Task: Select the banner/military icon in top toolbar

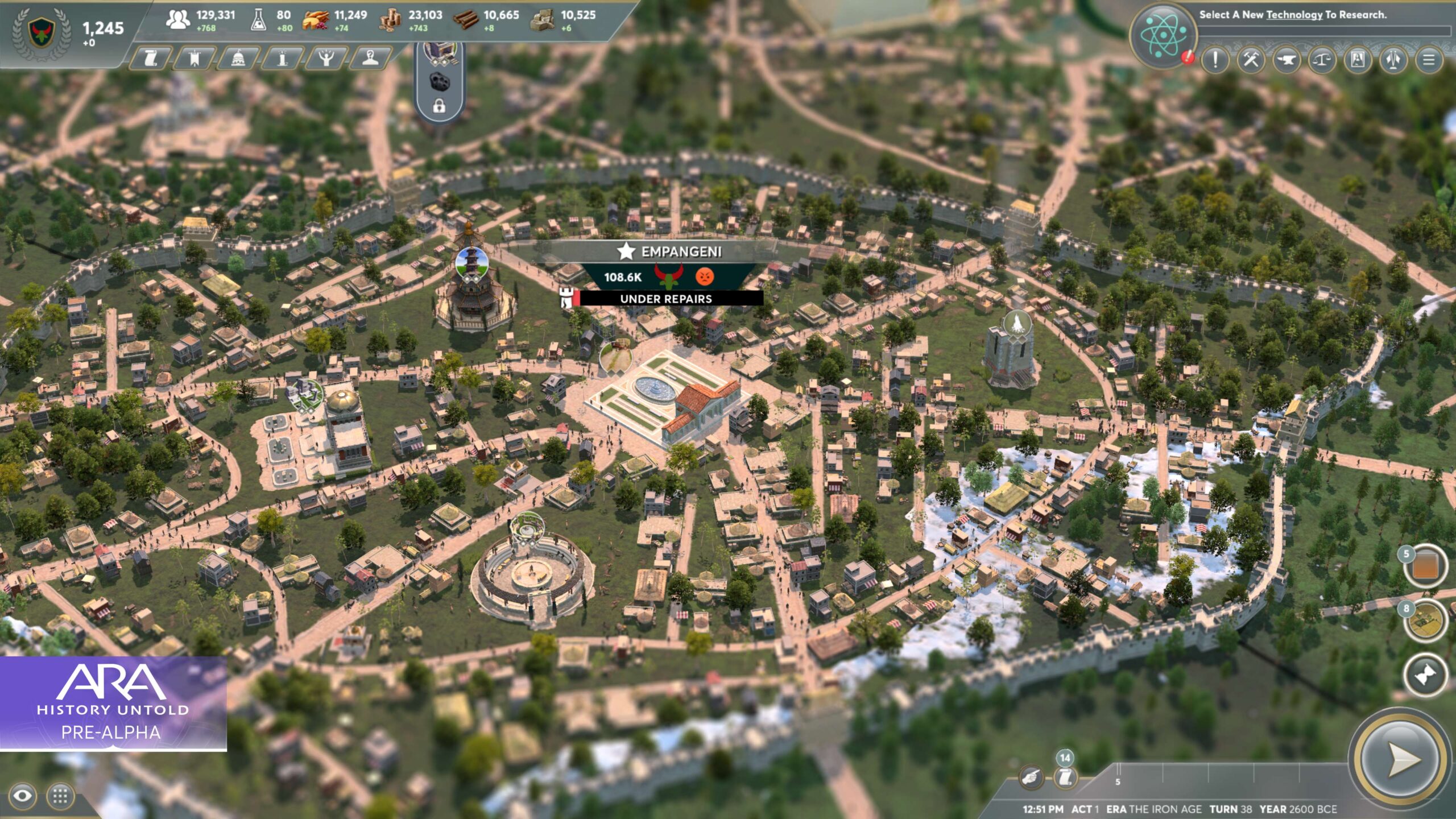Action: coord(196,59)
